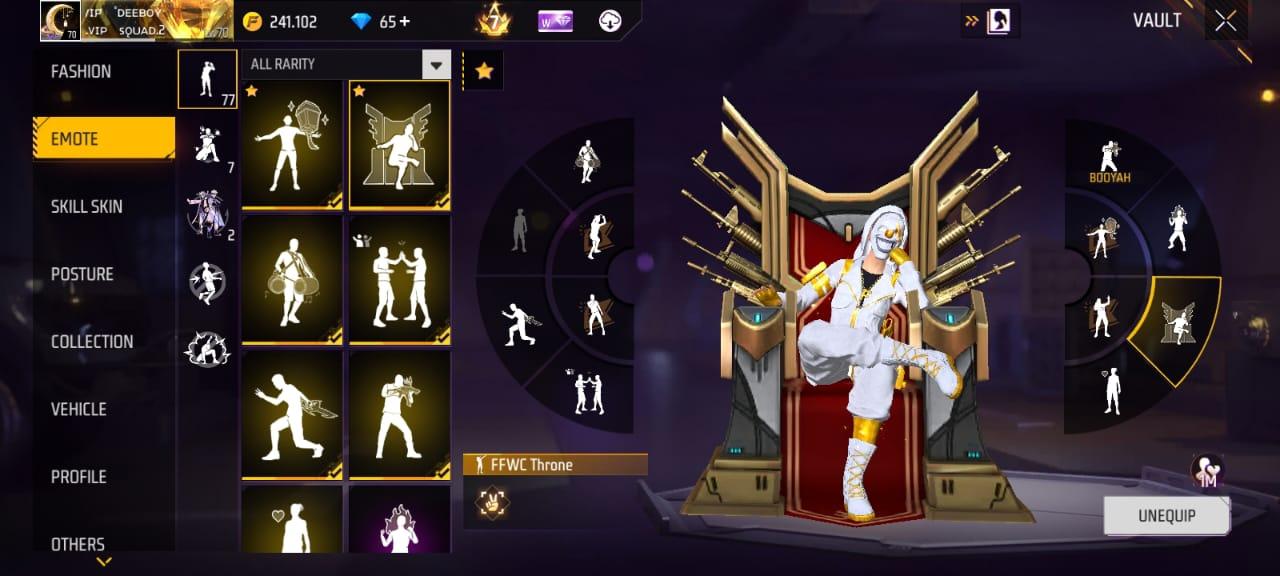Open the download cloud icon
The image size is (1280, 576).
610,21
